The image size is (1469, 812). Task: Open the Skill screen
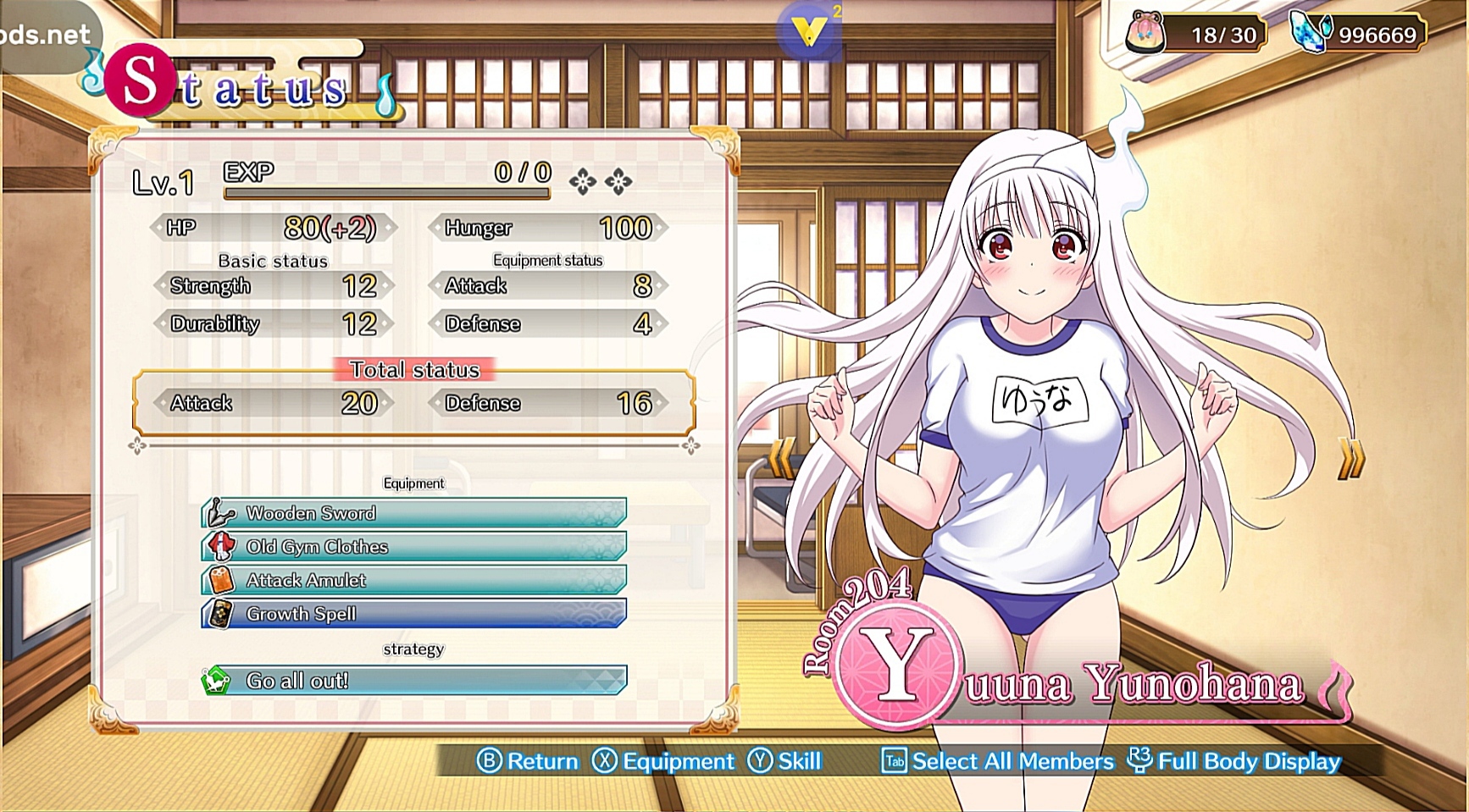784,761
